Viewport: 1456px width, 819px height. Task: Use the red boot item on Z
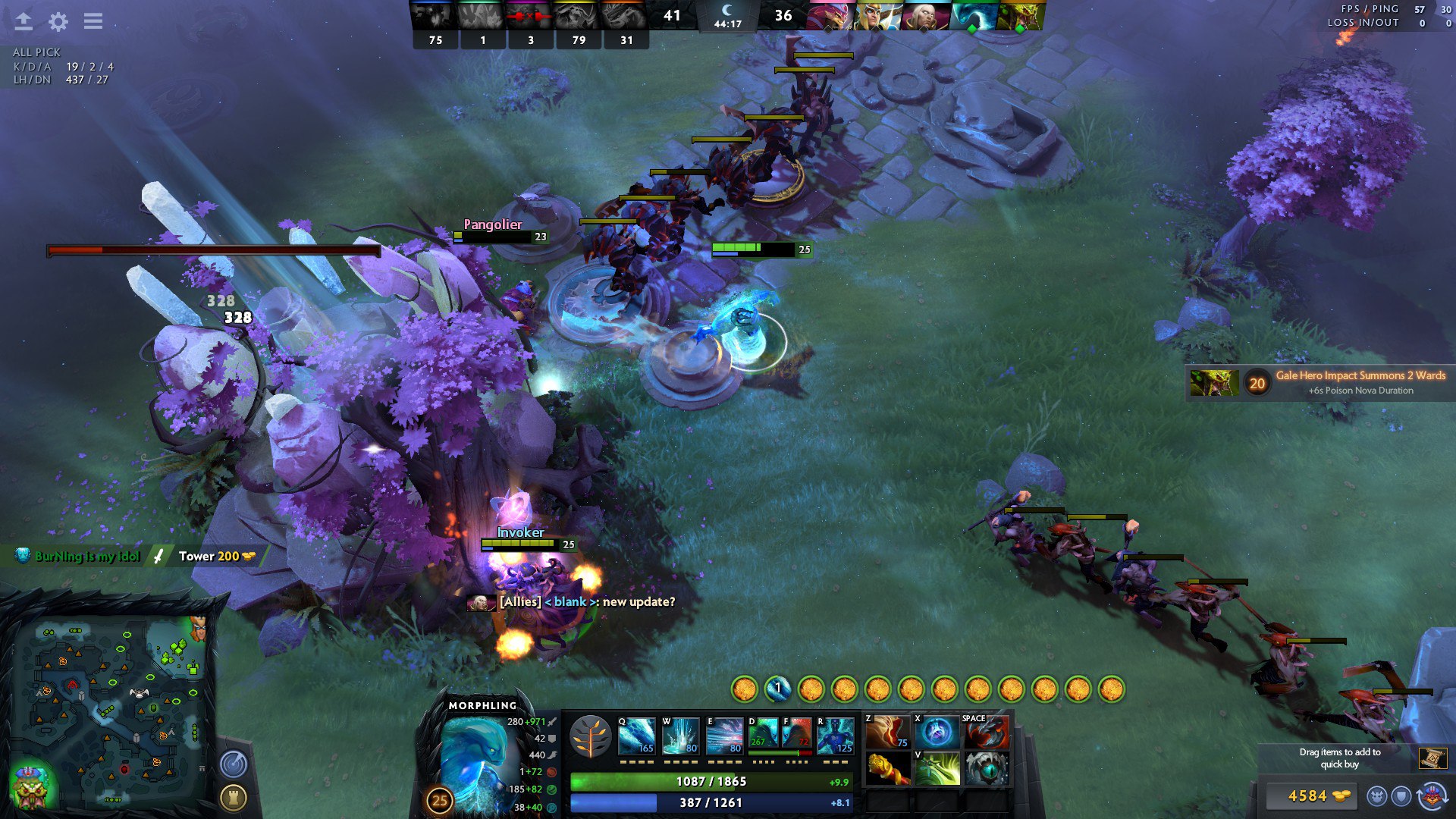887,733
